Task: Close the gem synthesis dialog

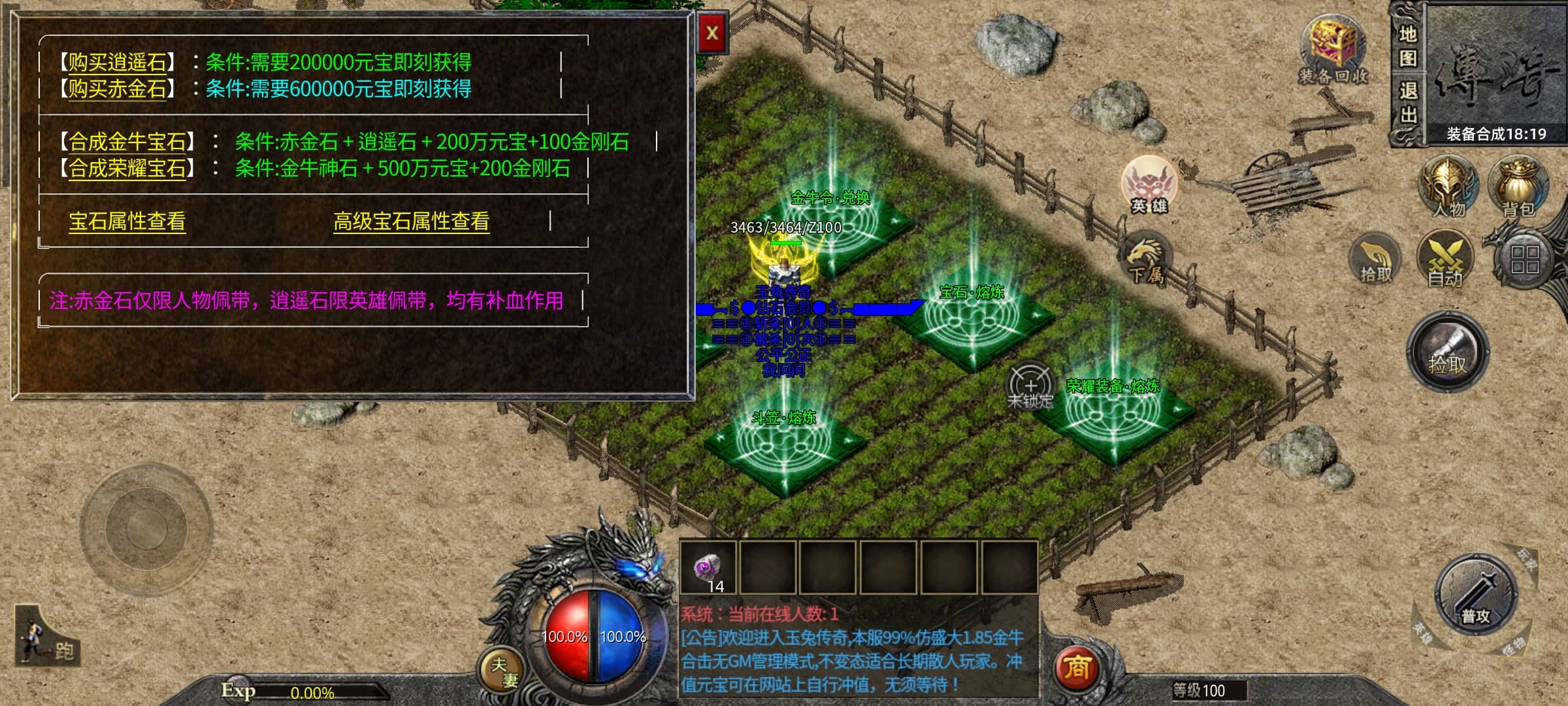Action: (712, 33)
